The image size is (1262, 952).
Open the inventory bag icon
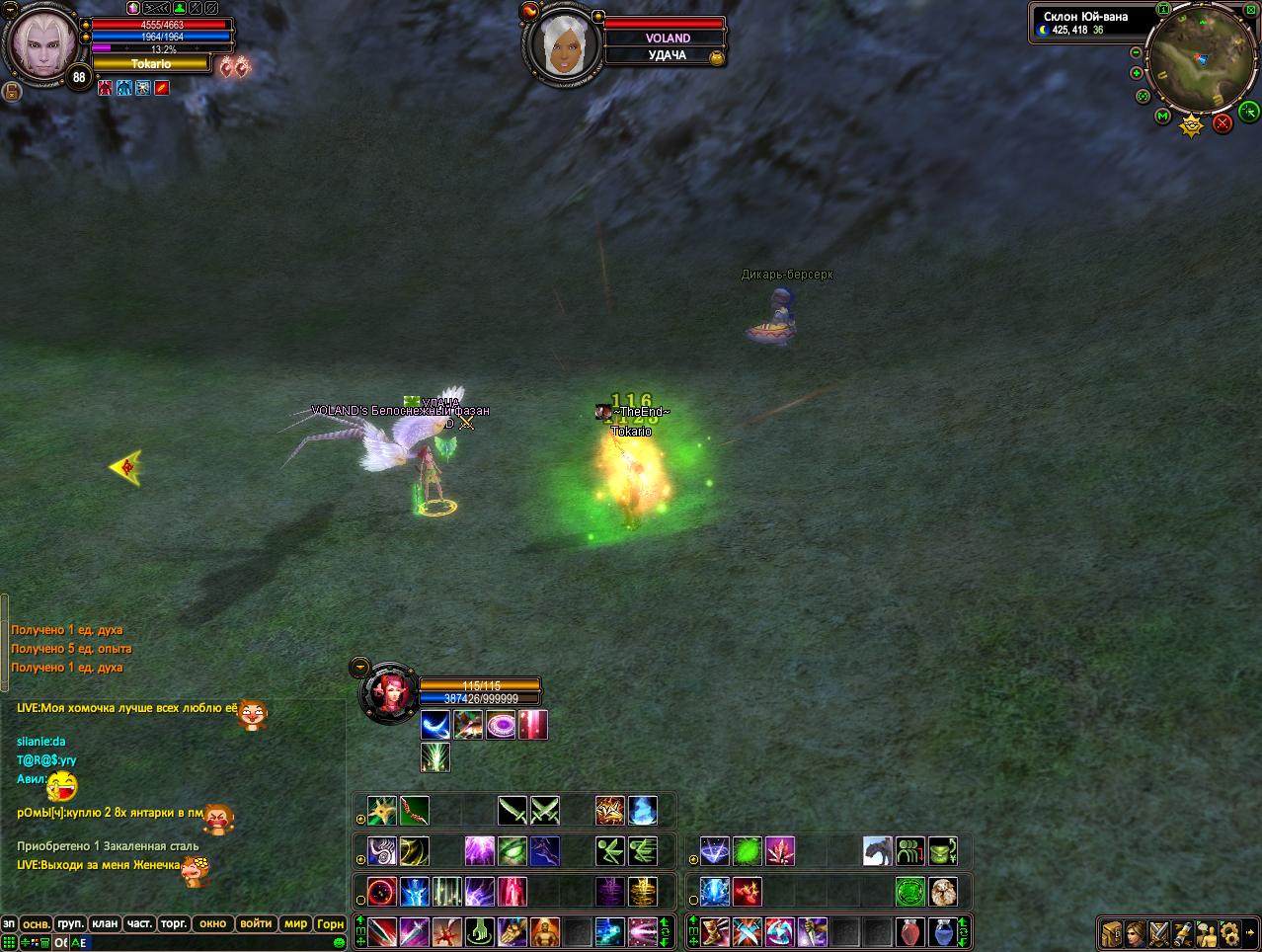(1112, 932)
